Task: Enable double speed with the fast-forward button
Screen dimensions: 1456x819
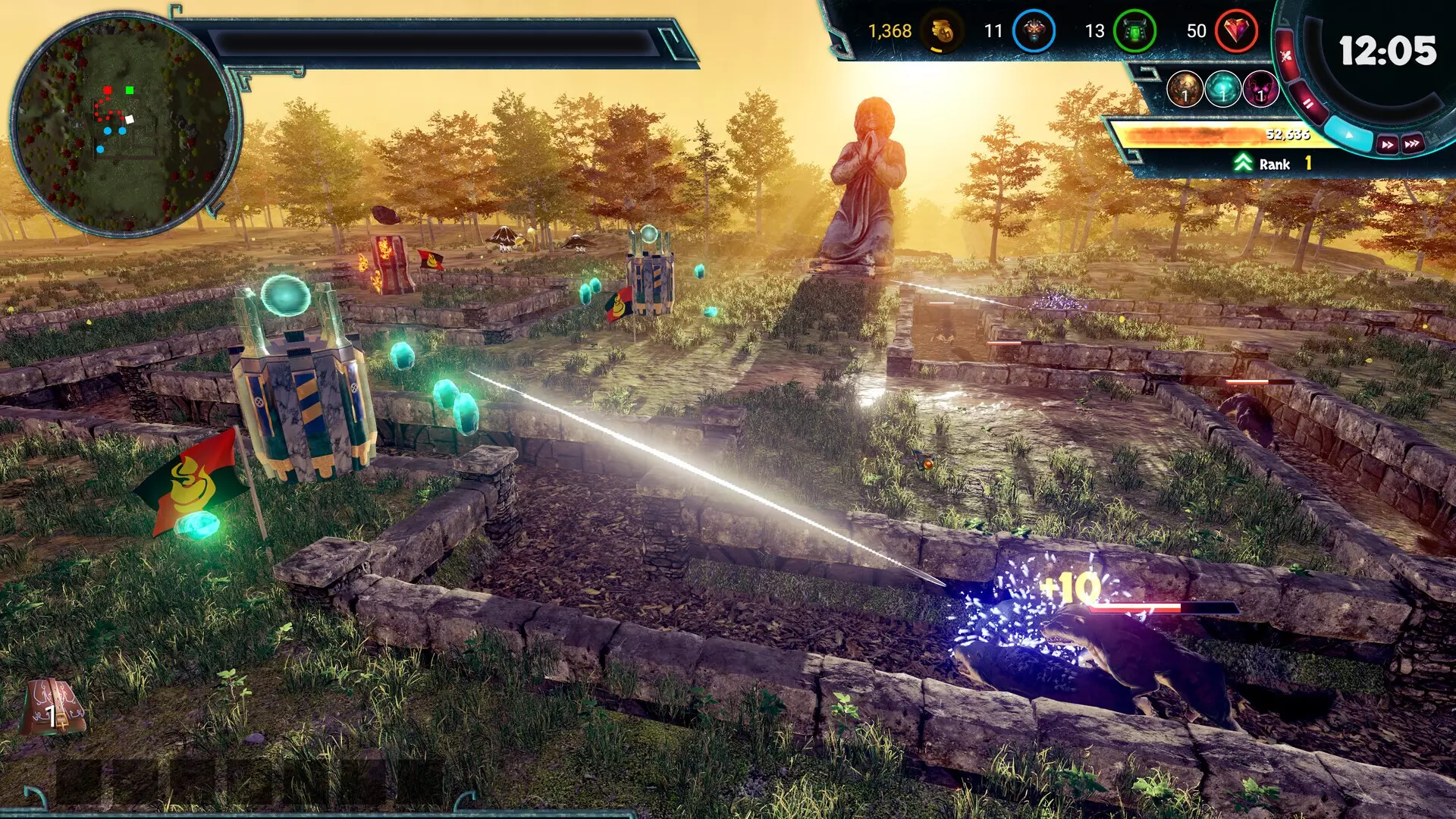Action: pyautogui.click(x=1388, y=143)
